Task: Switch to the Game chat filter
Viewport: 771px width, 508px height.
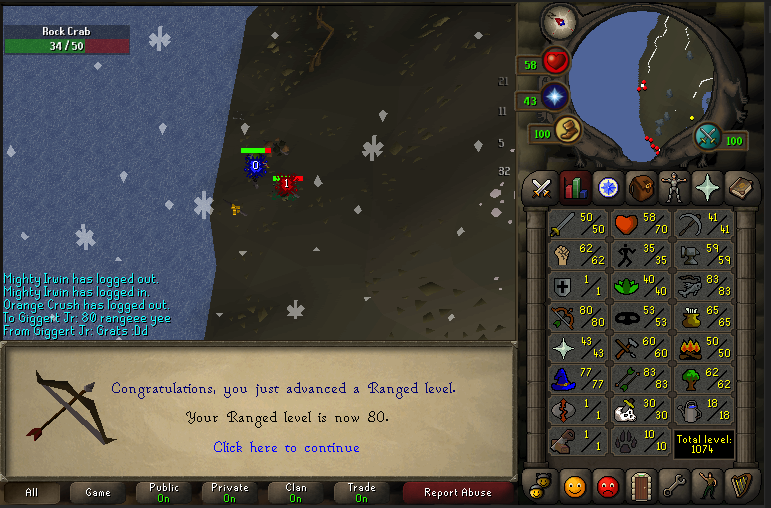Action: pyautogui.click(x=98, y=492)
